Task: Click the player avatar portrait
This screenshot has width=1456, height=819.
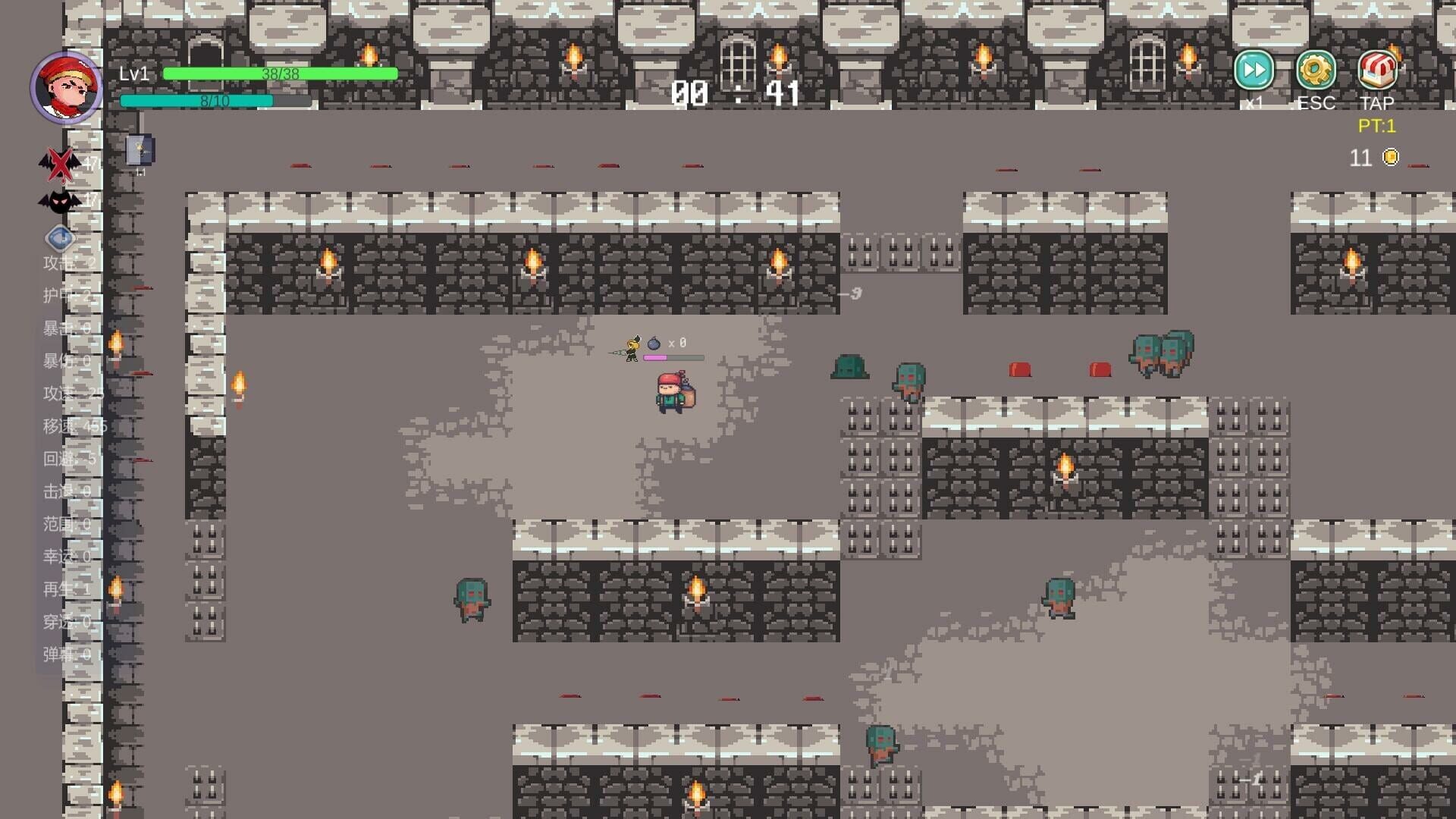Action: click(x=67, y=87)
